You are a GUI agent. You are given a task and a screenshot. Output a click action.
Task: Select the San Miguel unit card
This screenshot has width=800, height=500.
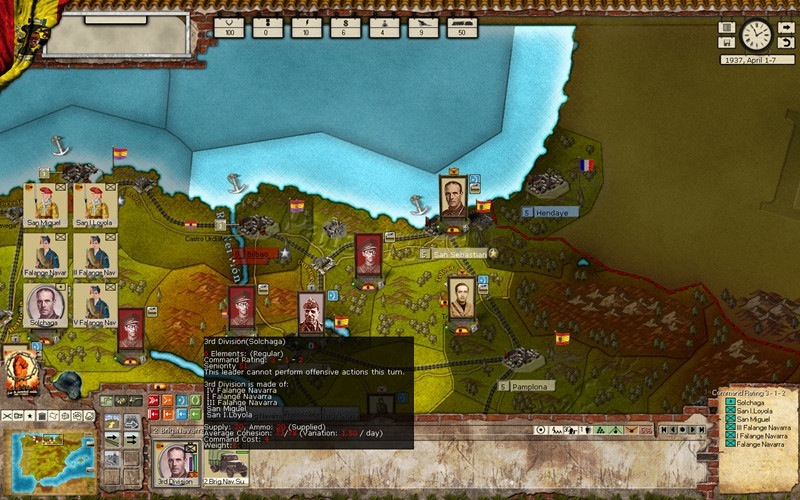[x=43, y=204]
